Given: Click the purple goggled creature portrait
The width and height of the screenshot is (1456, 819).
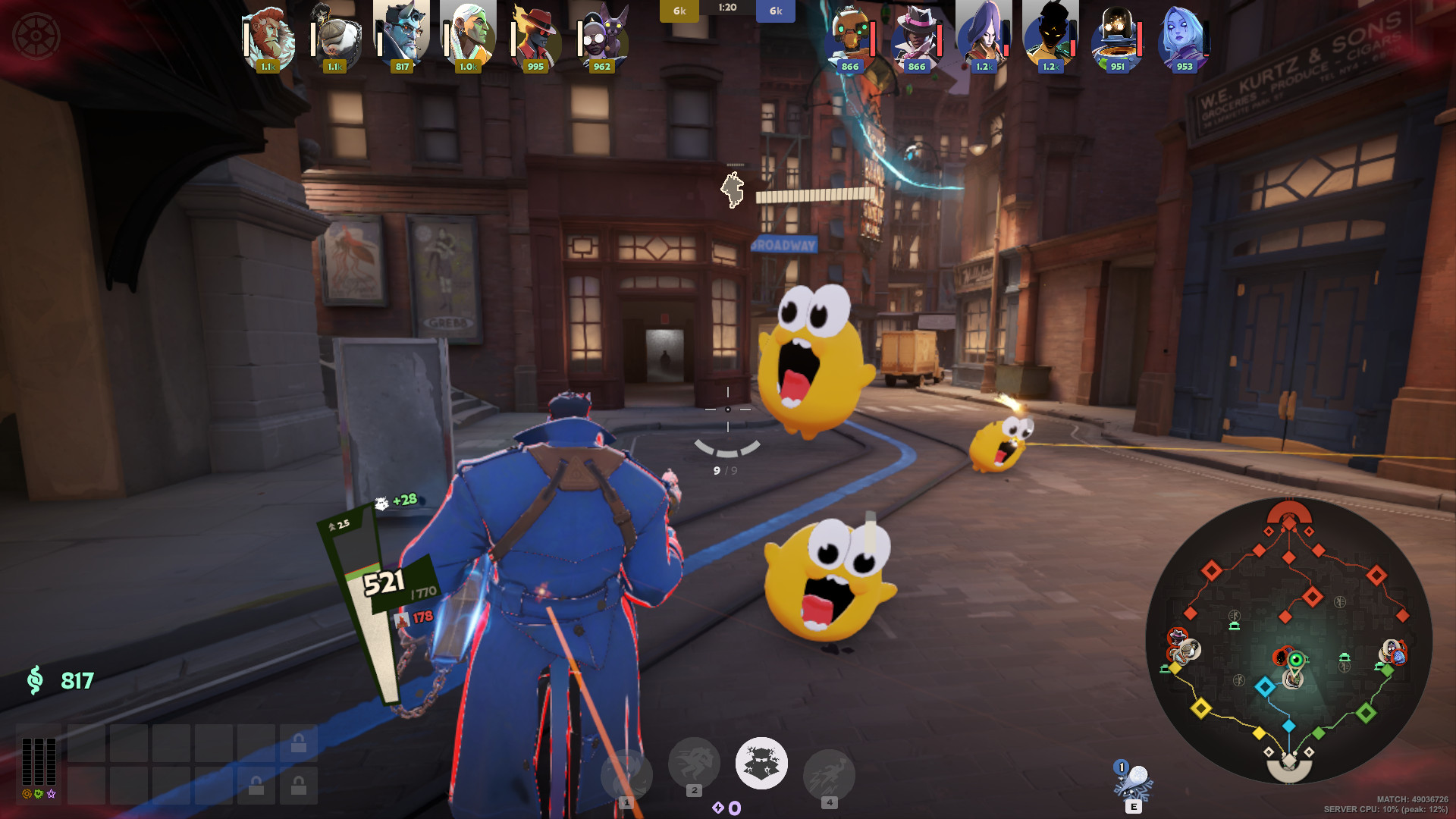Looking at the screenshot, I should pos(602,36).
